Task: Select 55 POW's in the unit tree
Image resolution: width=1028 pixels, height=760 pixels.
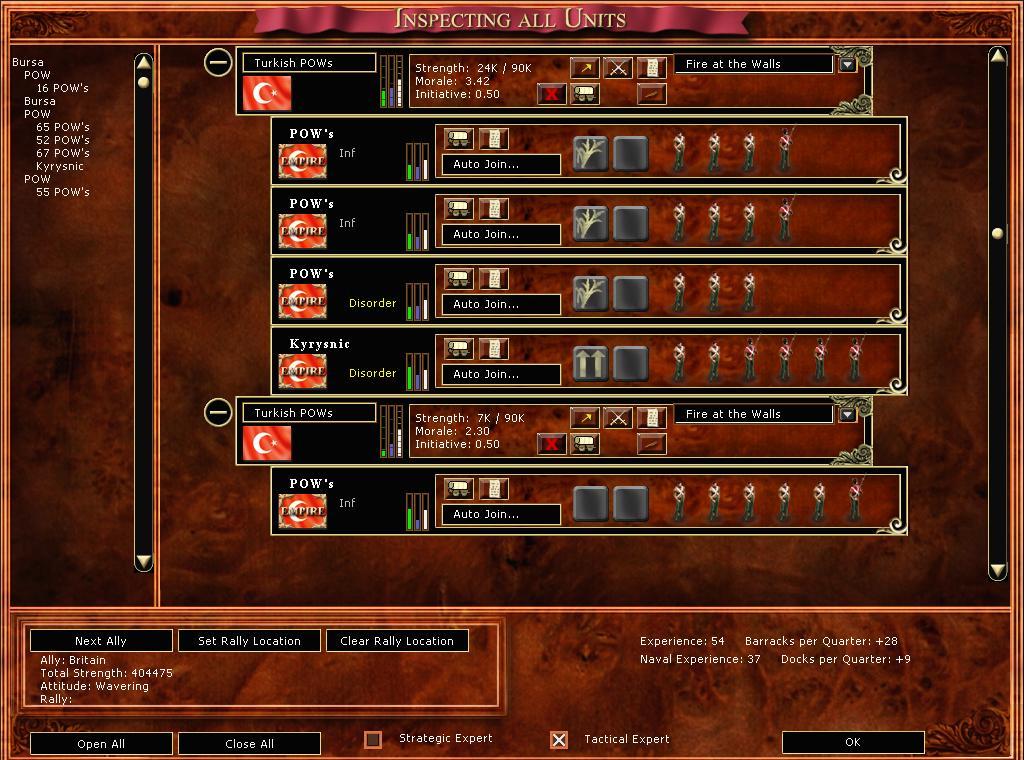Action: pos(62,192)
